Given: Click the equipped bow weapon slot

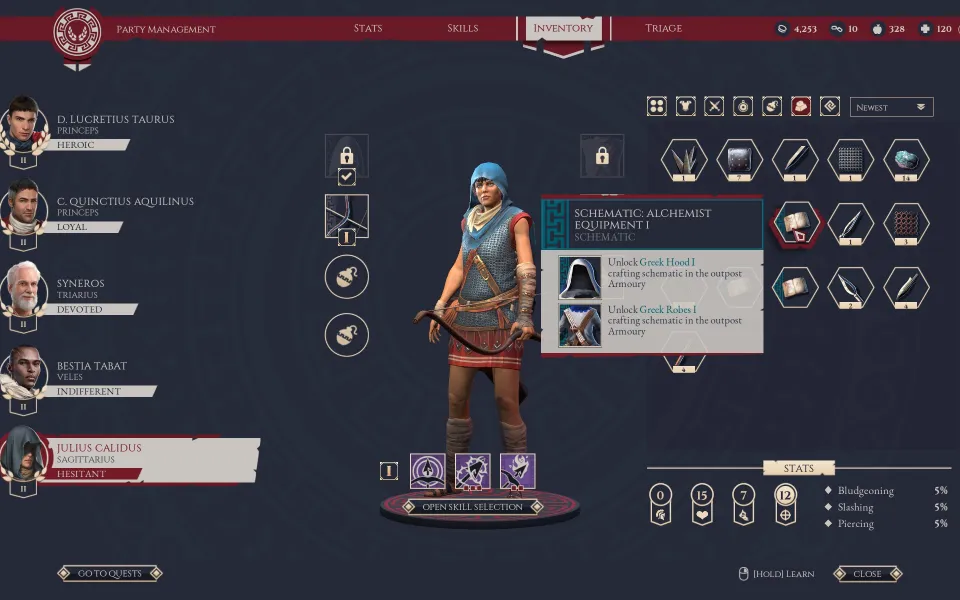Looking at the screenshot, I should (x=346, y=215).
